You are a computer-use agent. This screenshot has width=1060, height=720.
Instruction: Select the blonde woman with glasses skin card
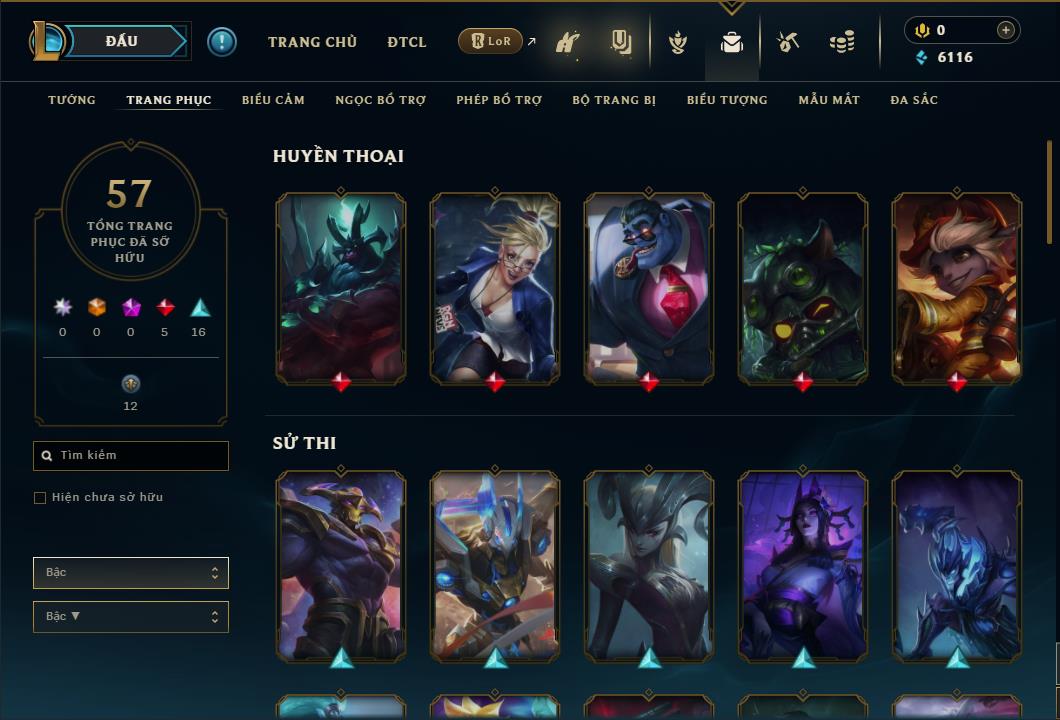[495, 286]
